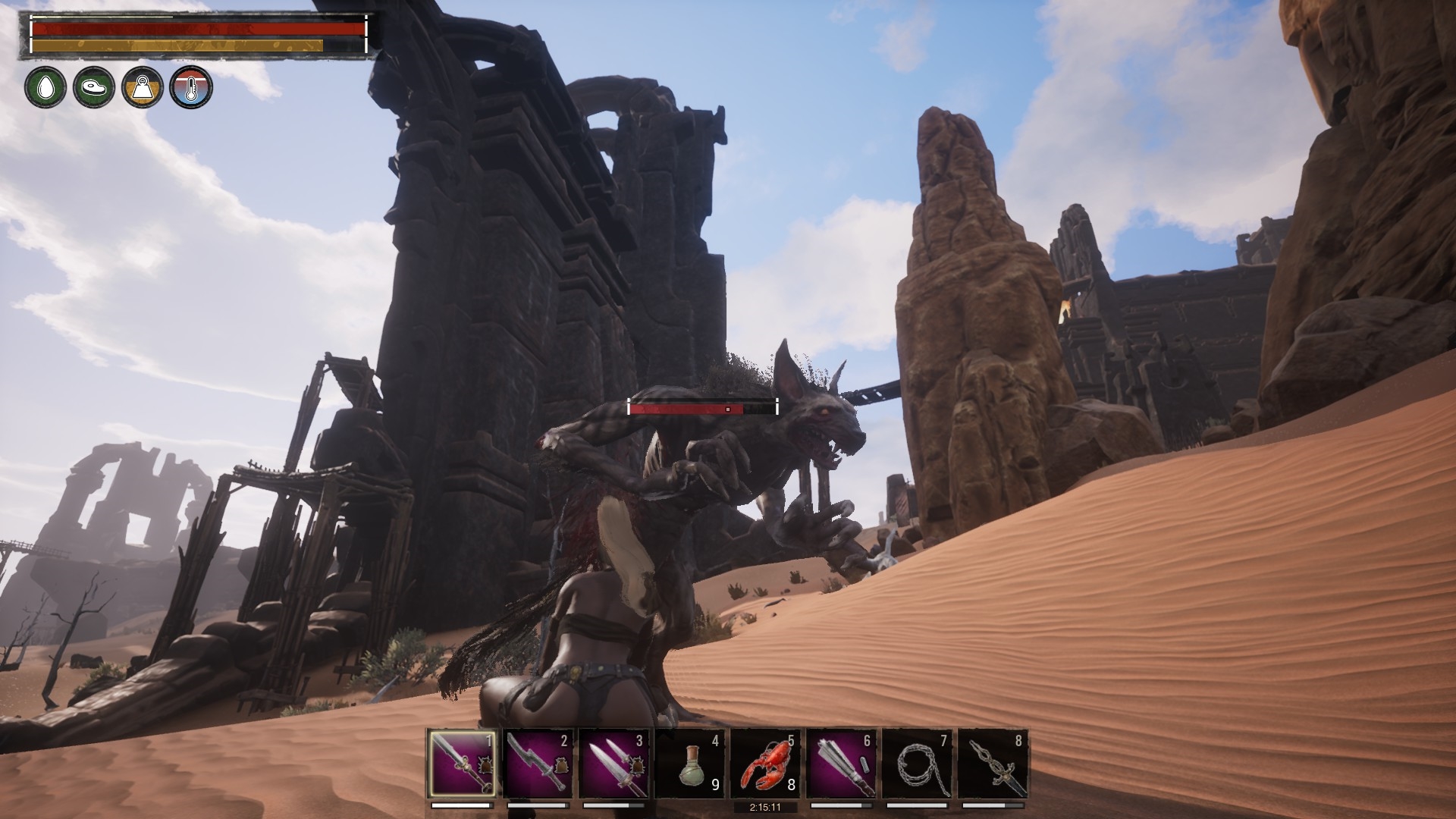Pick the ornate dagger in slot 8

(x=993, y=764)
